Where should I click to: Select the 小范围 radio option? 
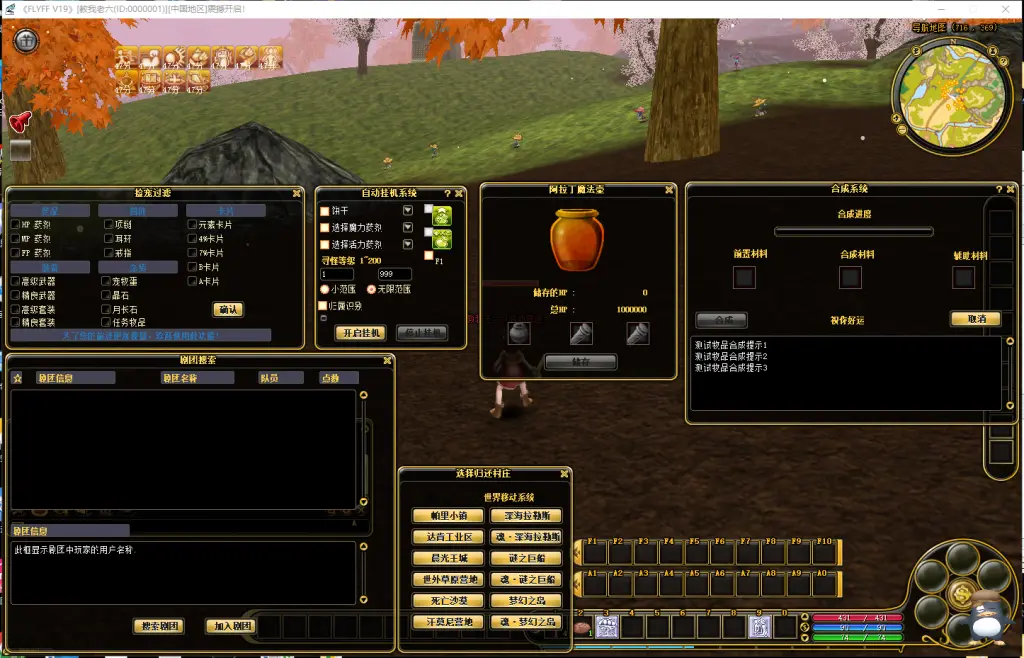[x=324, y=289]
